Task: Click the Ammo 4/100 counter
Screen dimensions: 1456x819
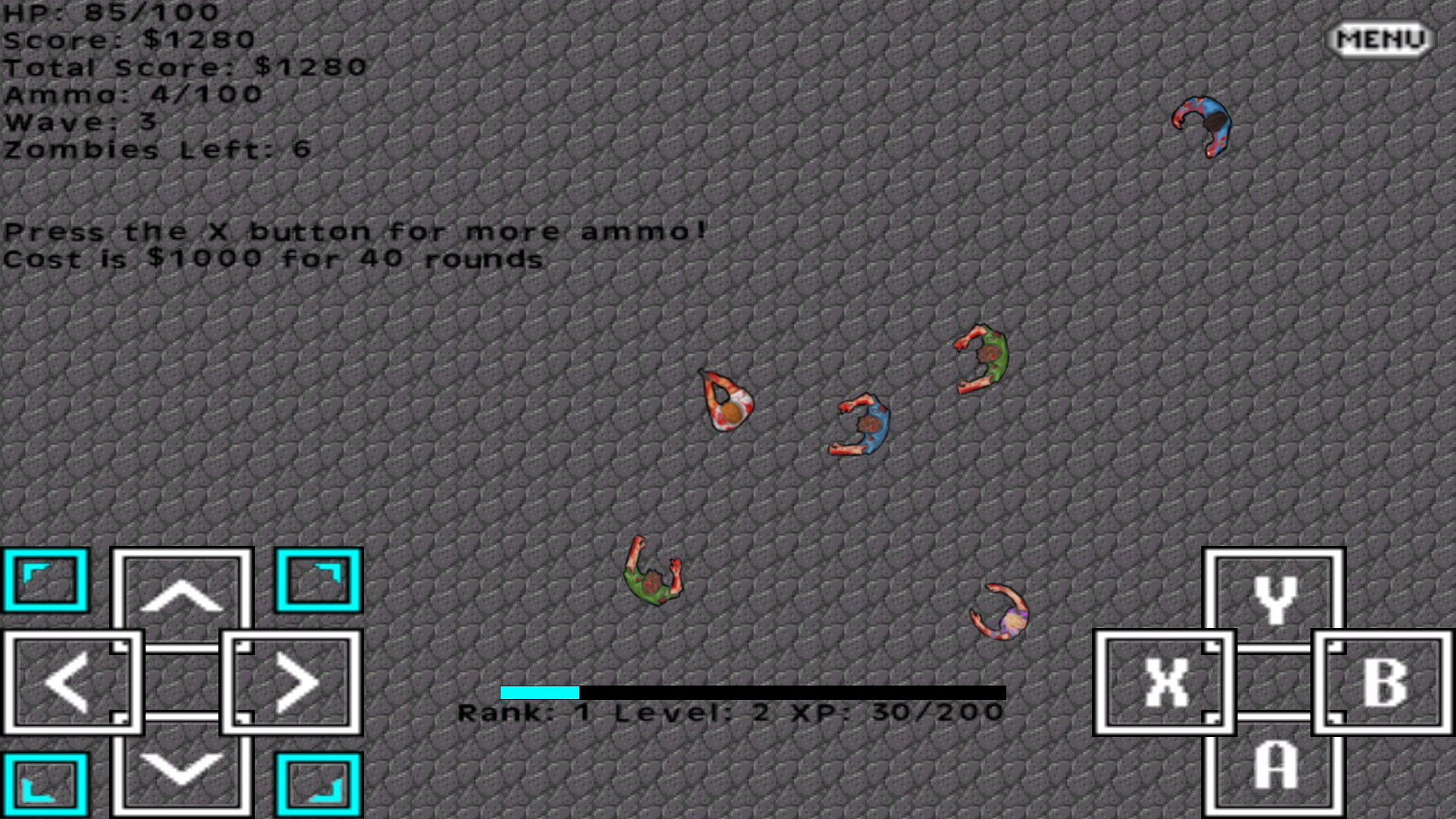Action: (x=130, y=95)
